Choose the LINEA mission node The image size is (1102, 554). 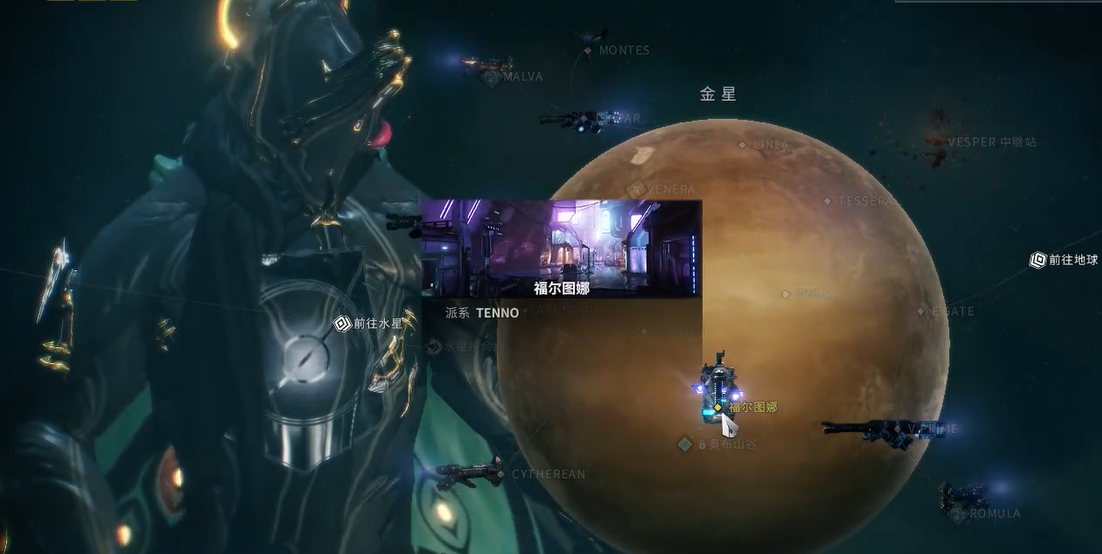[742, 145]
